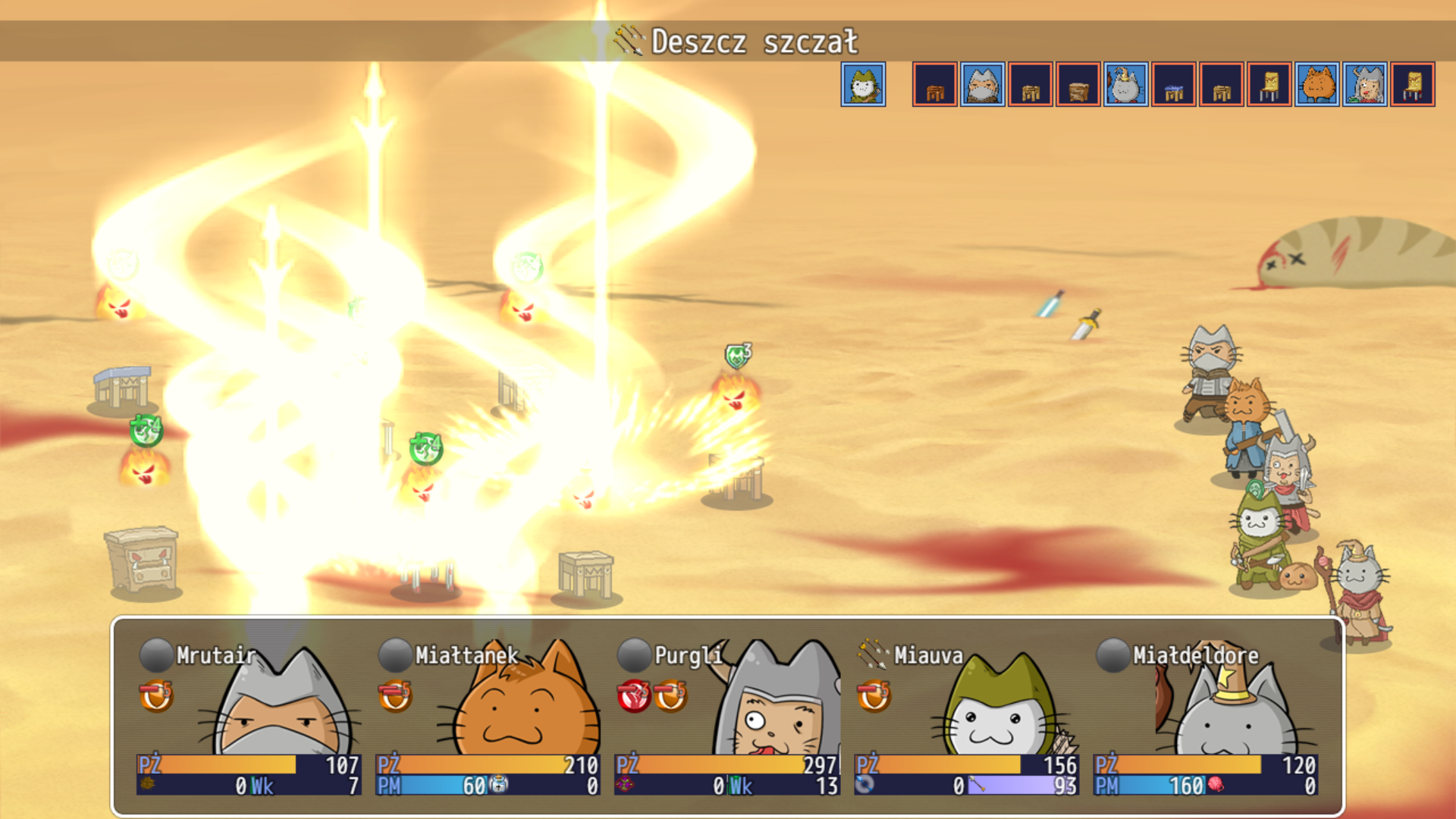1456x819 pixels.
Task: Select Miałdeldore's party status panel
Action: pyautogui.click(x=1204, y=717)
